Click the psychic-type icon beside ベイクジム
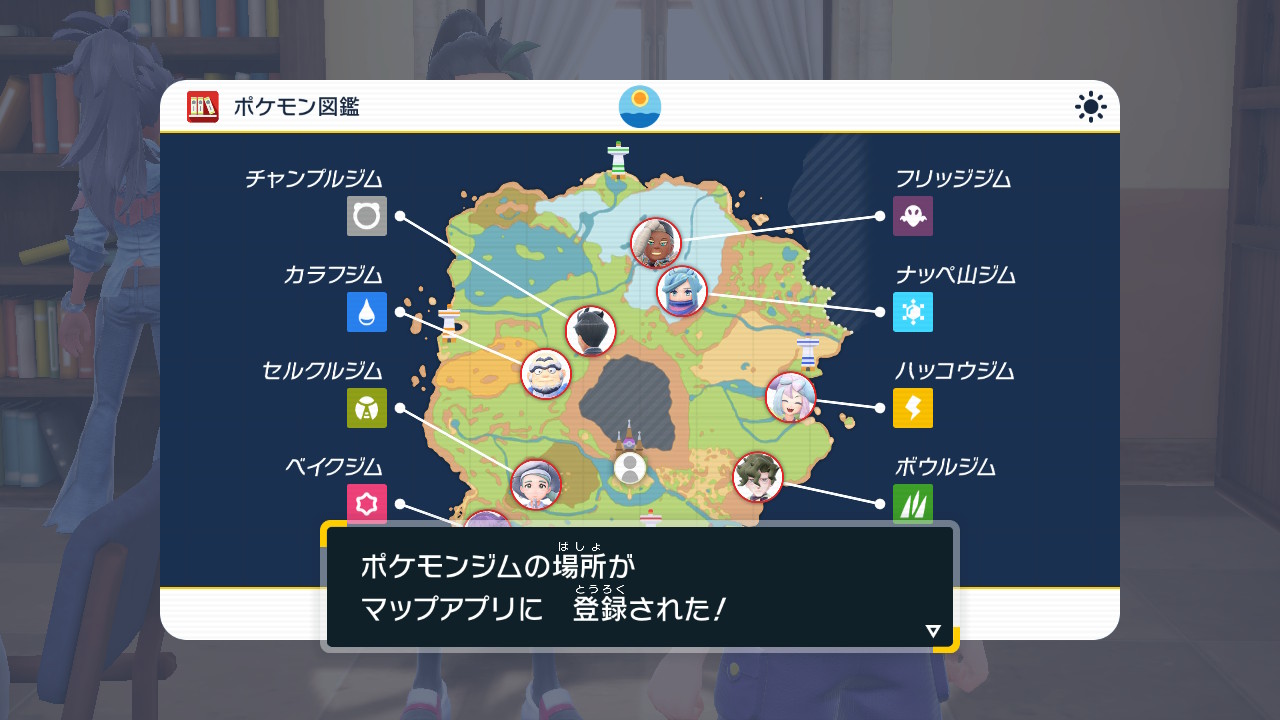 click(367, 503)
